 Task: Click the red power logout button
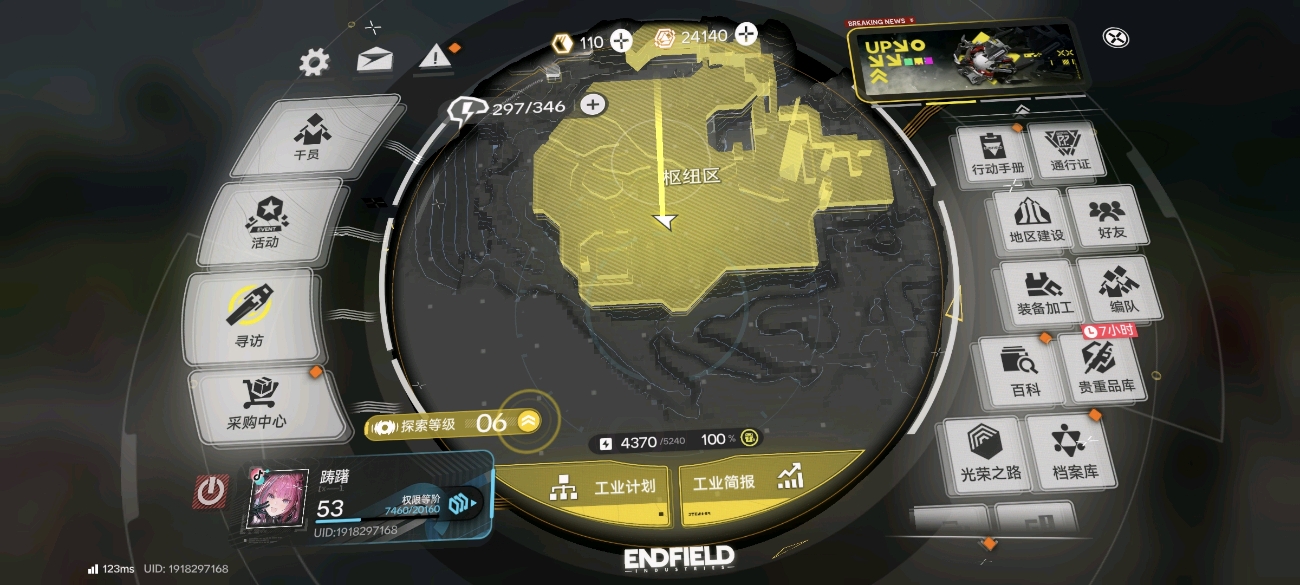pyautogui.click(x=211, y=491)
